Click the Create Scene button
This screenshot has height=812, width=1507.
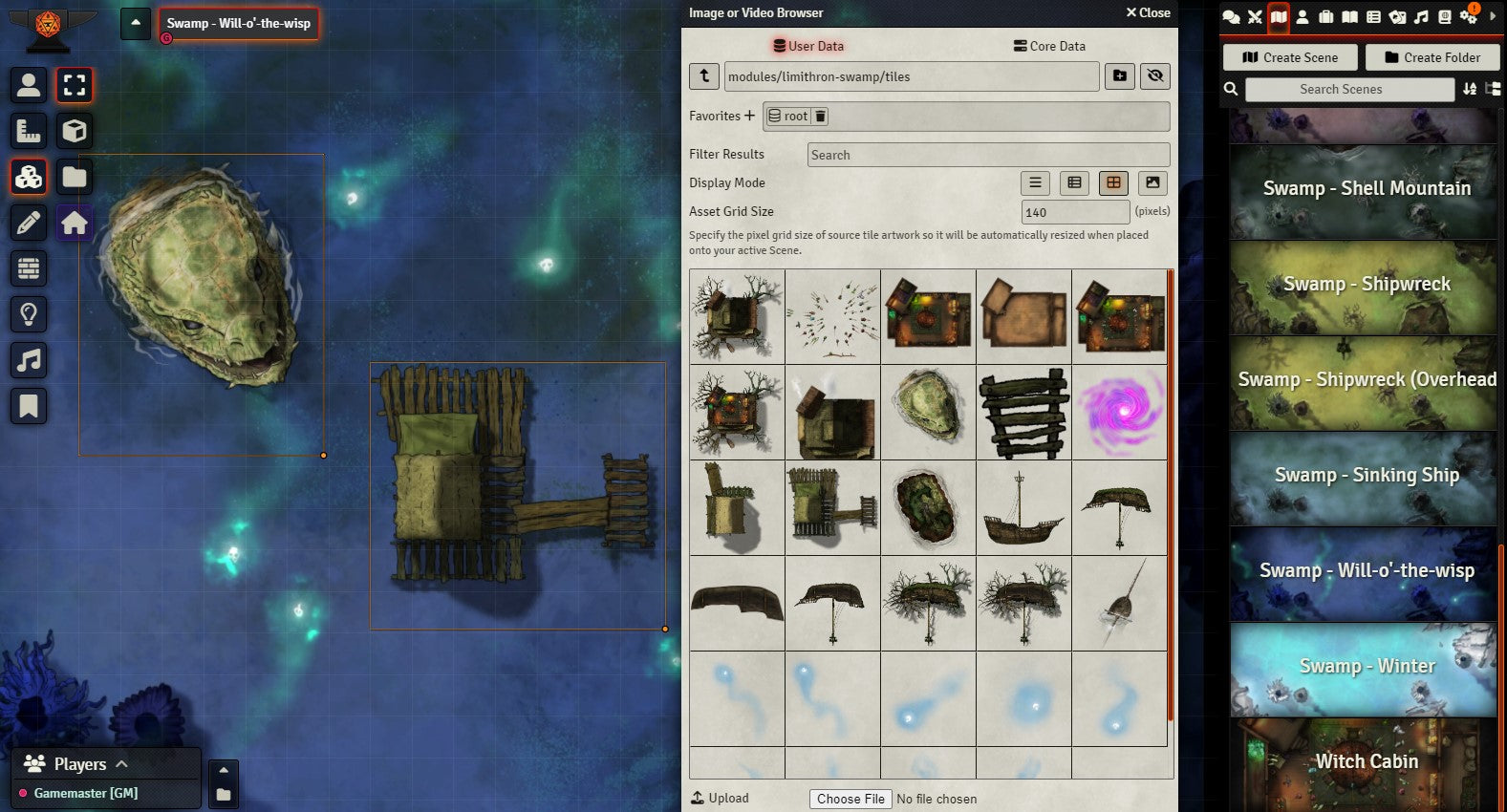1290,57
